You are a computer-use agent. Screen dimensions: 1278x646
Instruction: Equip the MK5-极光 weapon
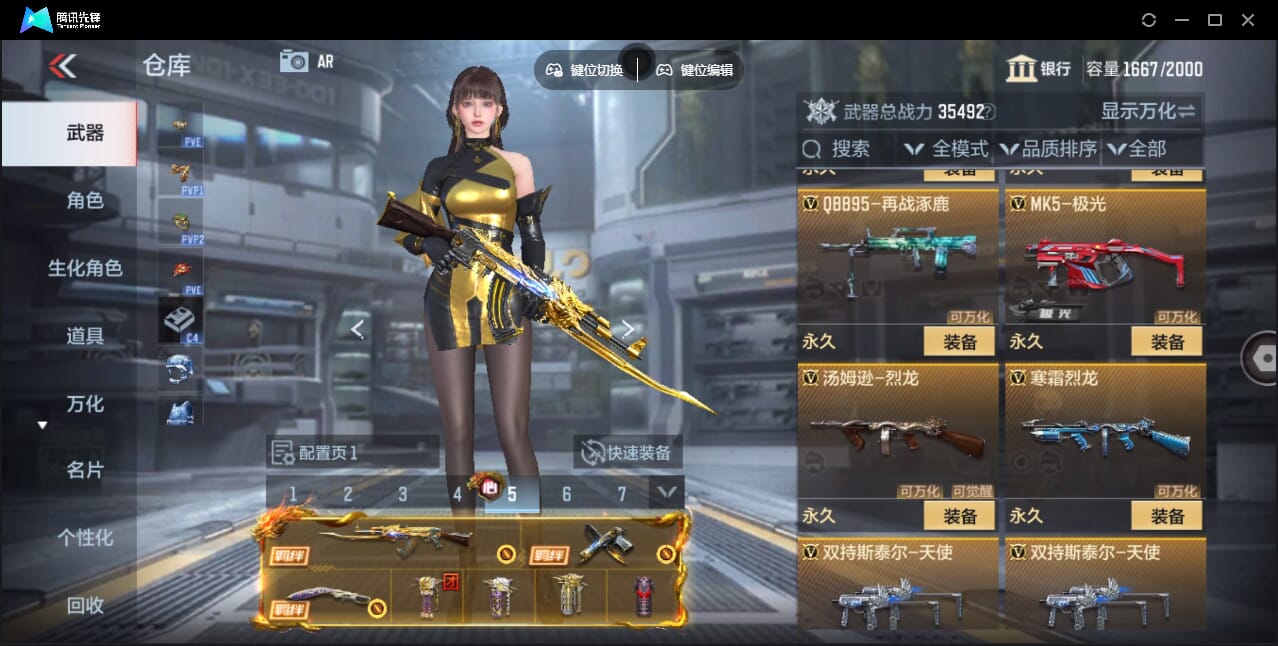click(1167, 342)
